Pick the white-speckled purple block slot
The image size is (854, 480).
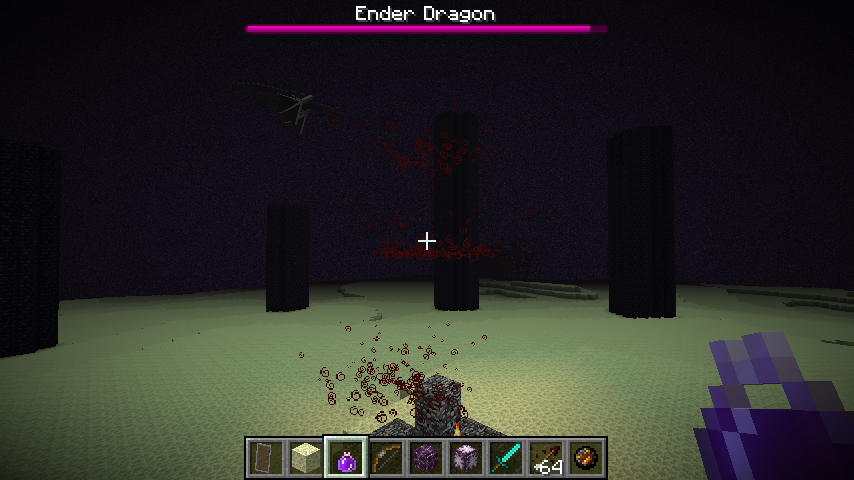(x=466, y=458)
